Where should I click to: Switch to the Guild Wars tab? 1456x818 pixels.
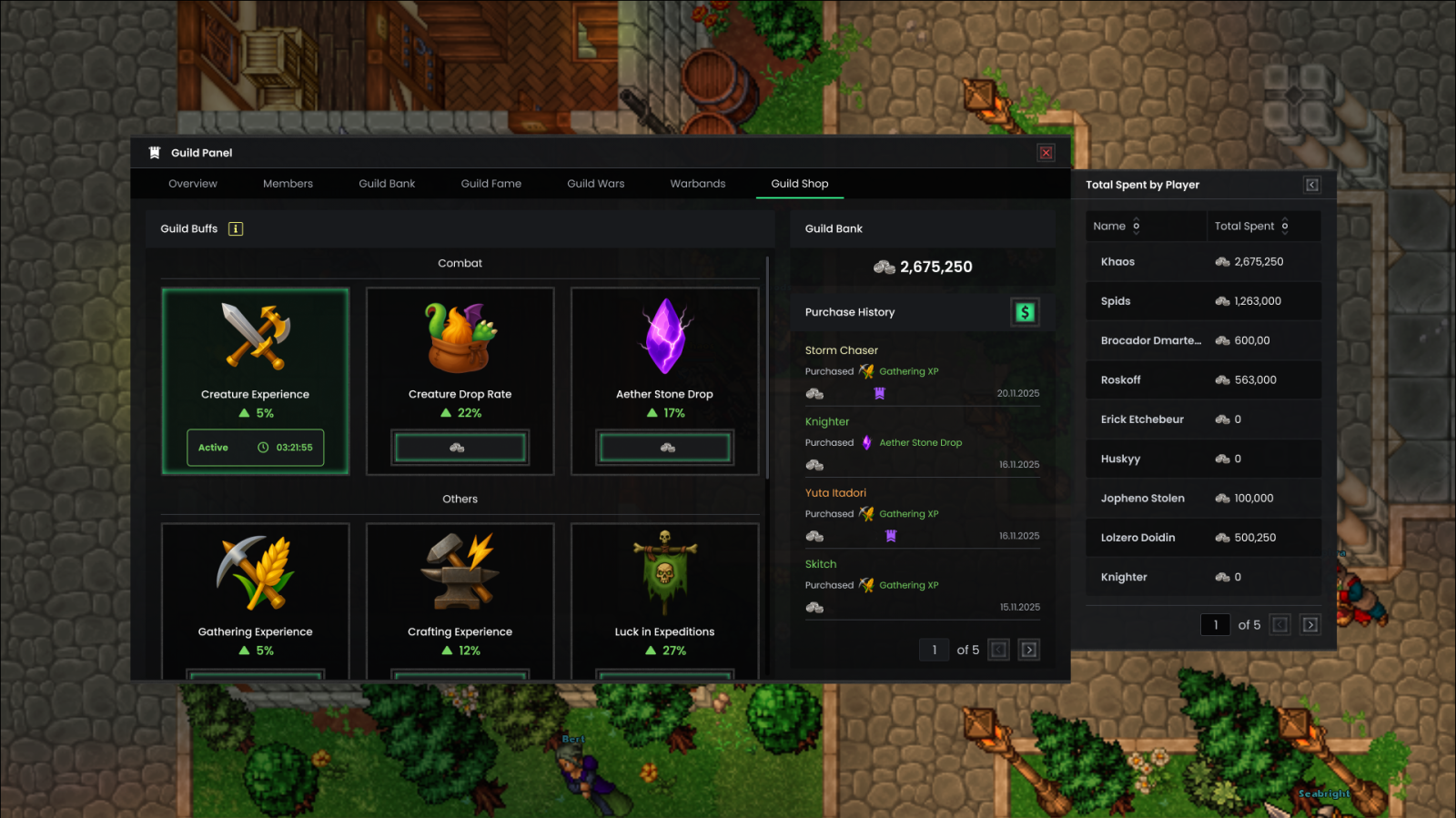(595, 183)
